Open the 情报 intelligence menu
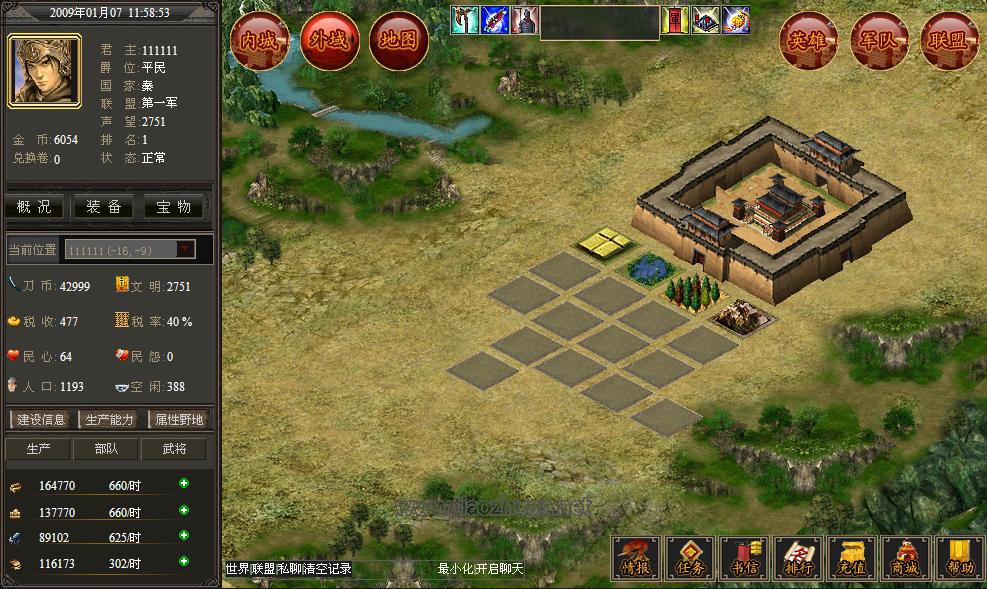The height and width of the screenshot is (589, 987). click(x=636, y=558)
